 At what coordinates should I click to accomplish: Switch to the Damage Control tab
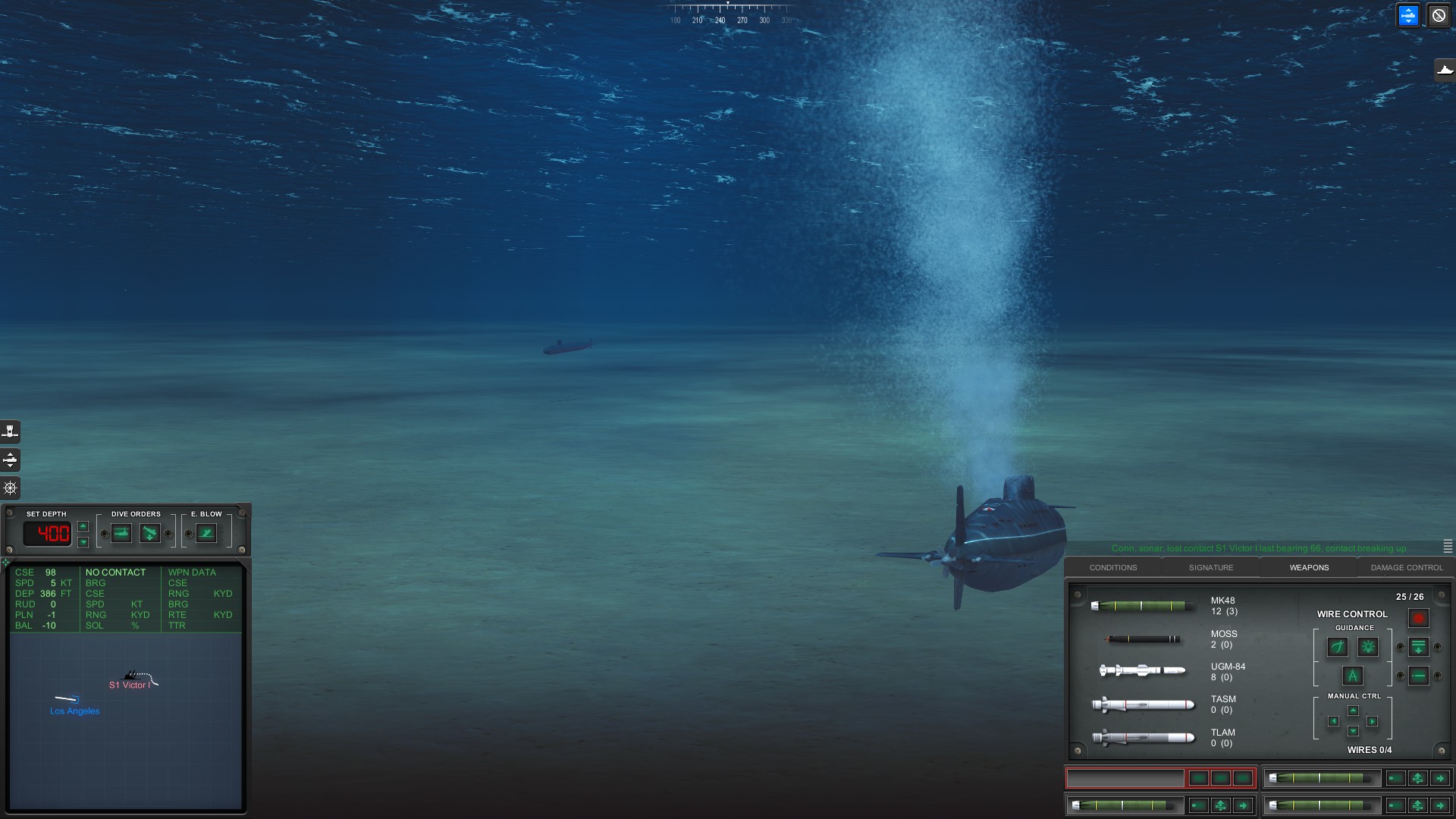coord(1407,567)
